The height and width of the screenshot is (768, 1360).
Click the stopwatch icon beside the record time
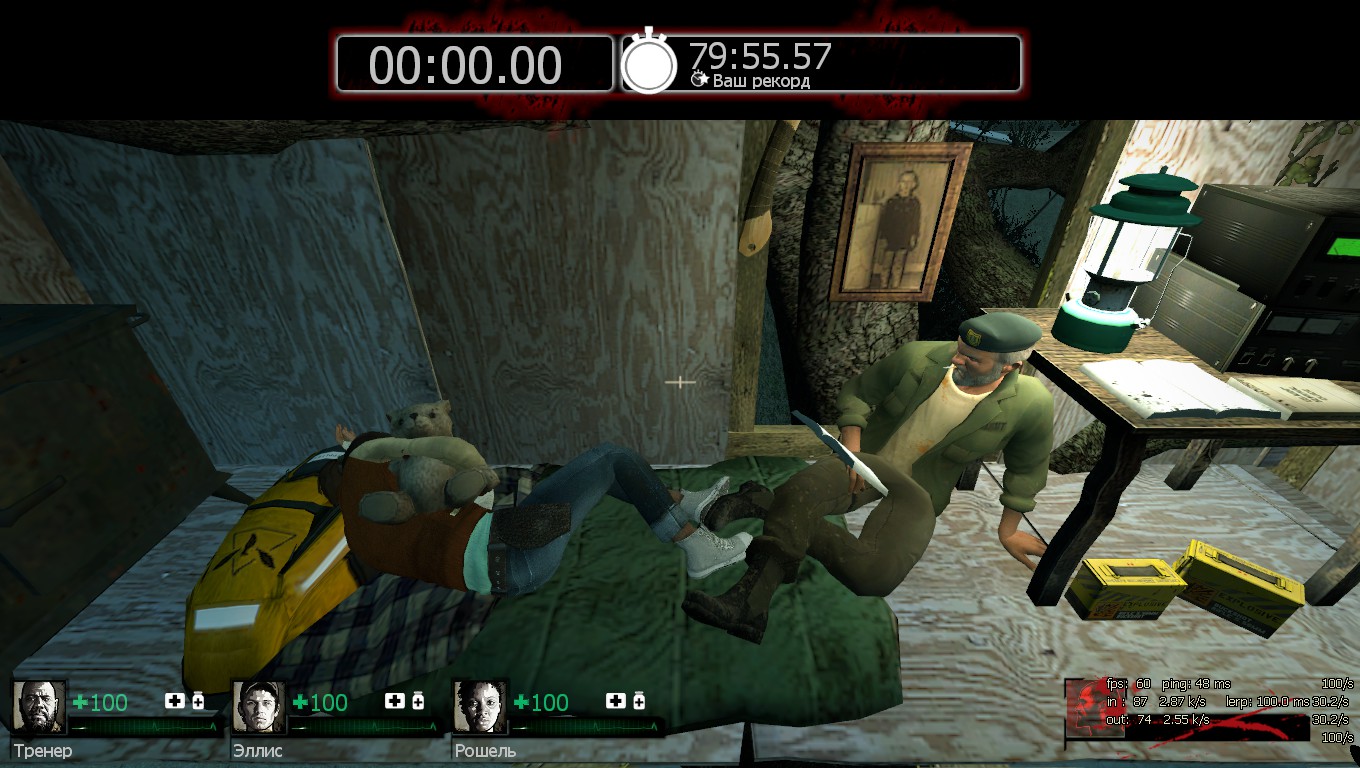[650, 63]
